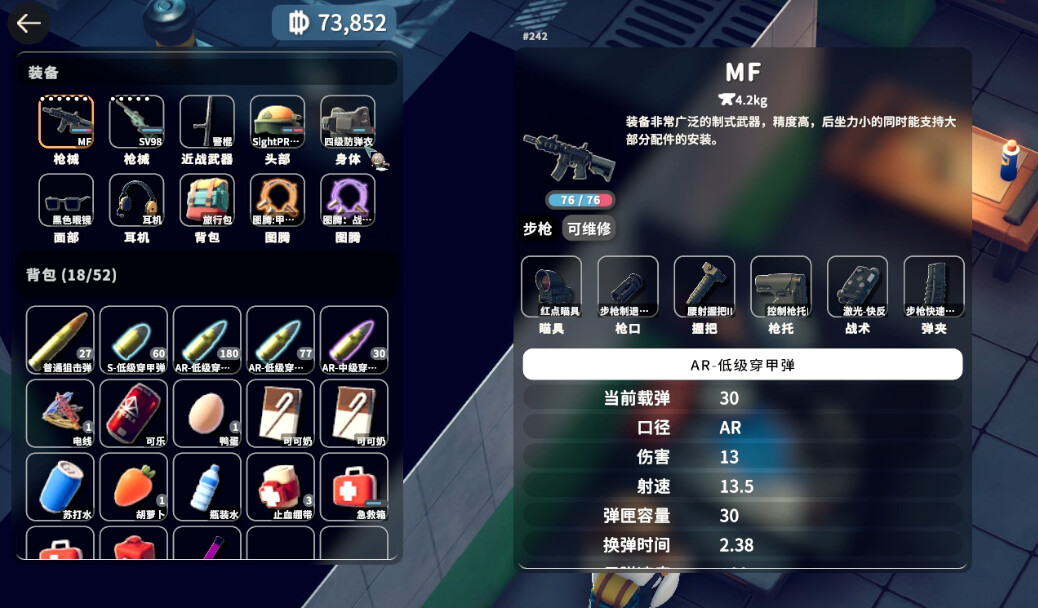Choose the baton melee weapon slot
The height and width of the screenshot is (608, 1038).
click(x=207, y=123)
